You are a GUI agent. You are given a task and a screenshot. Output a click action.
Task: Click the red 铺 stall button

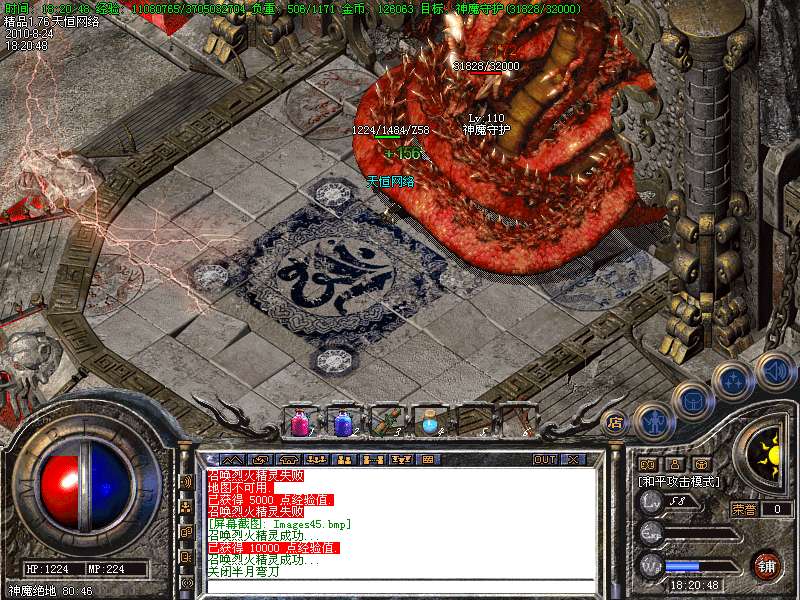tap(766, 565)
